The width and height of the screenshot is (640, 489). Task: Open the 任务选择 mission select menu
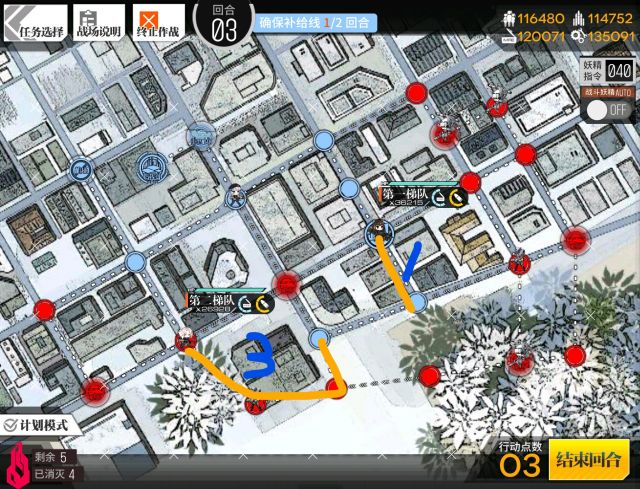click(x=34, y=22)
